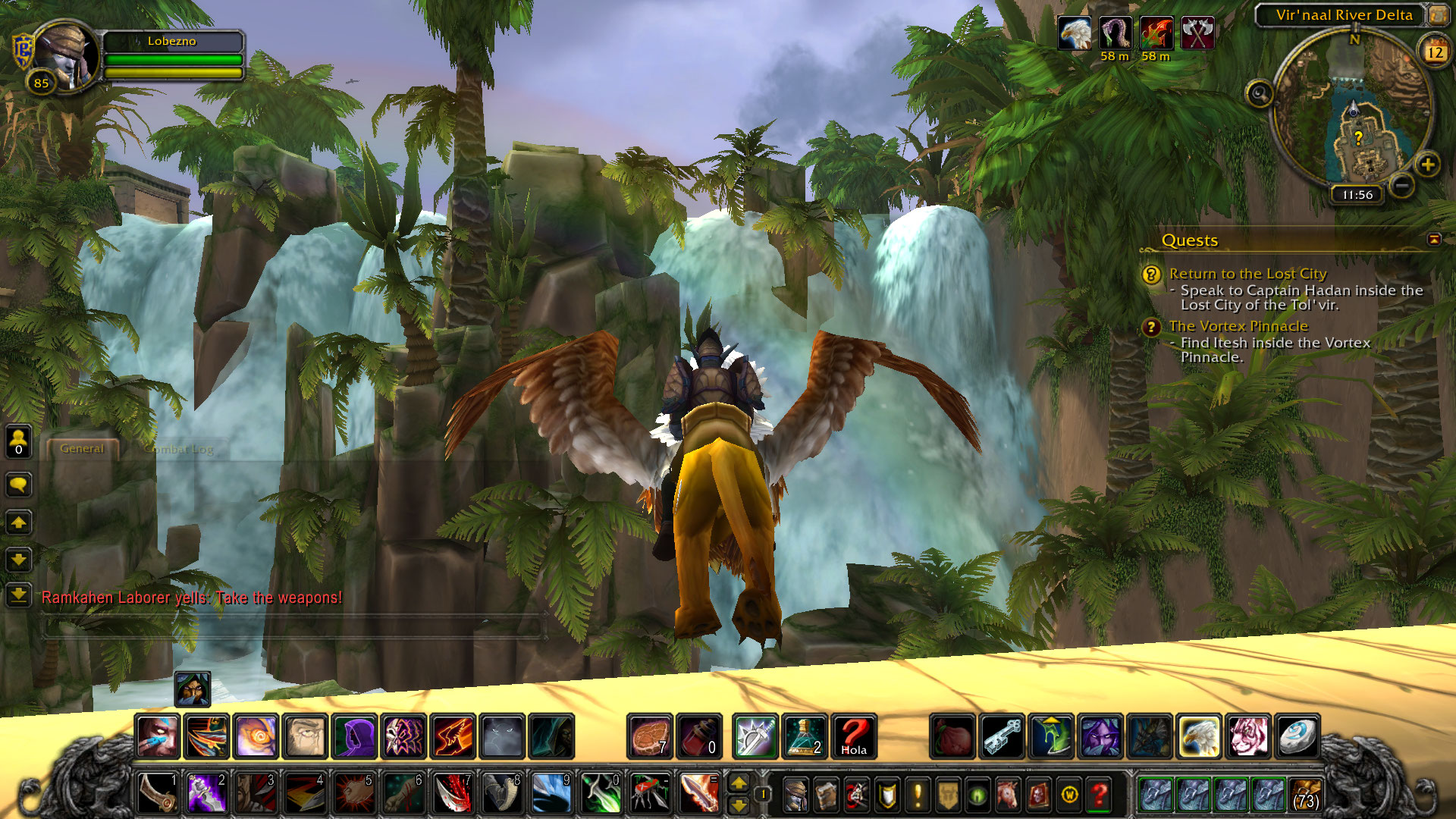Switch to the Combat Log chat tab

[179, 449]
